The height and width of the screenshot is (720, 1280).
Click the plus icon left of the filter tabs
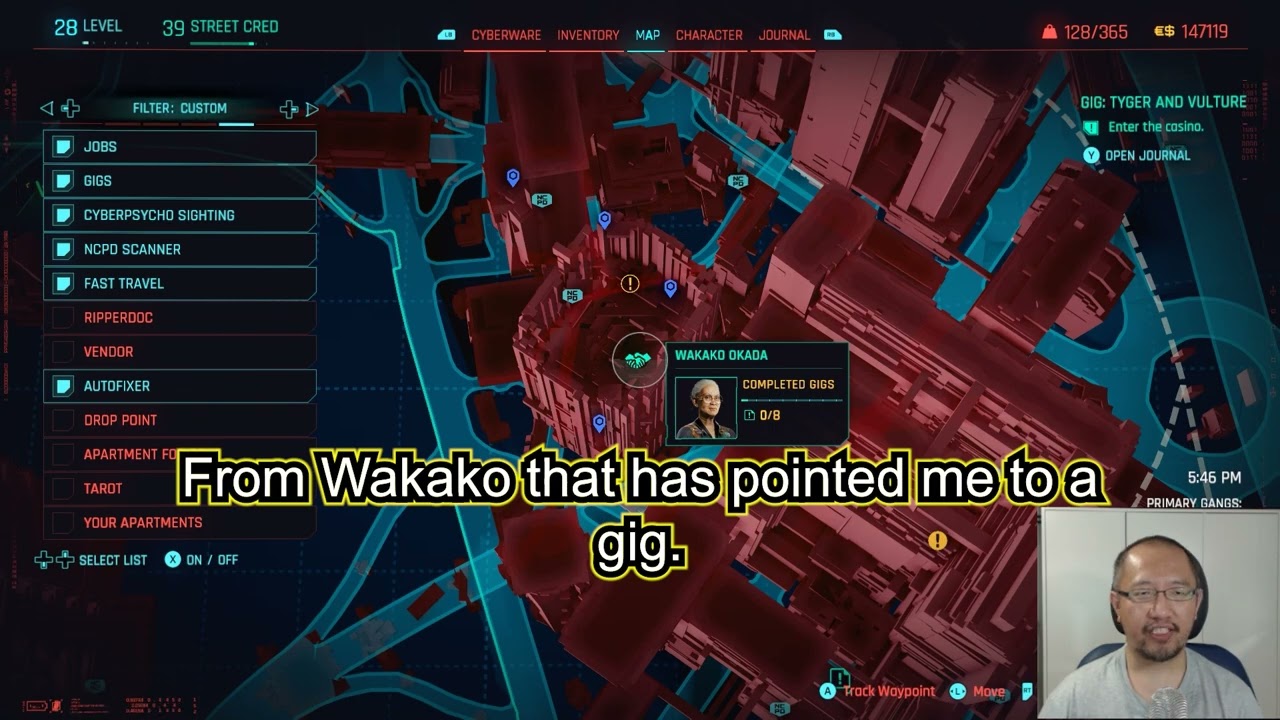(x=70, y=108)
